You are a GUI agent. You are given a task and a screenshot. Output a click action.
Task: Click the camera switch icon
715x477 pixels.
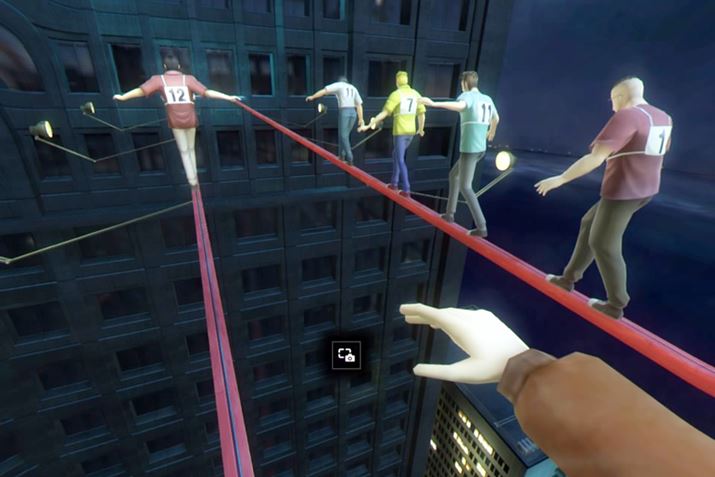[346, 354]
